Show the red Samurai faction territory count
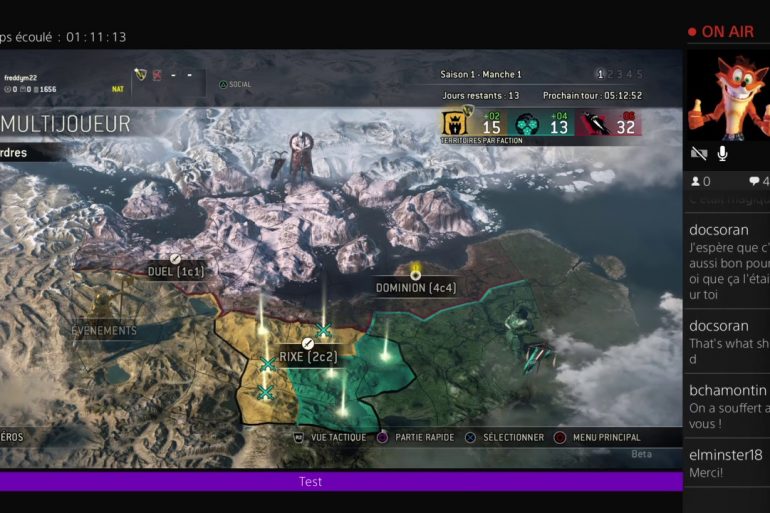 (x=612, y=123)
